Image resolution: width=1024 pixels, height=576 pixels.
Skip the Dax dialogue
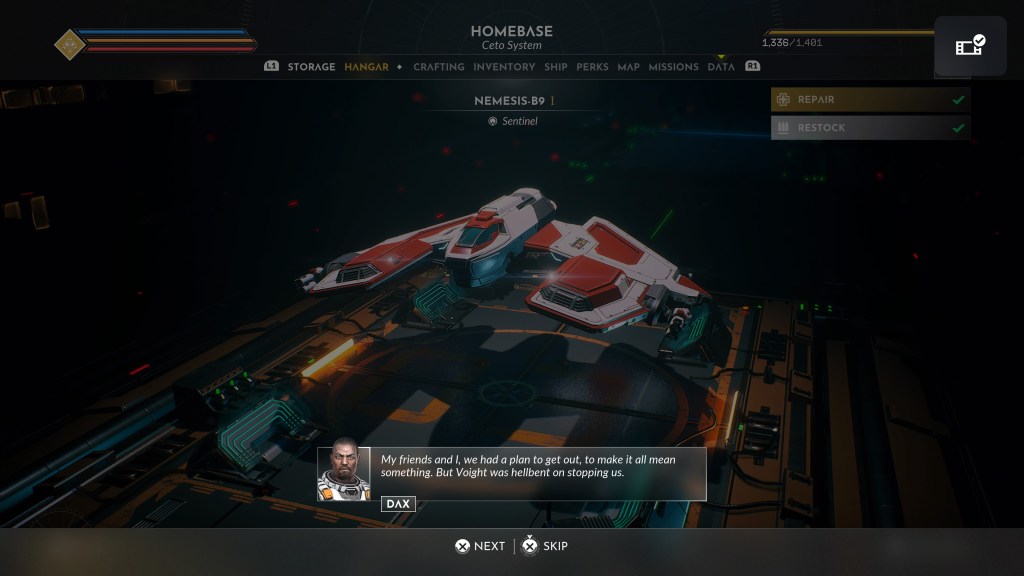[546, 546]
